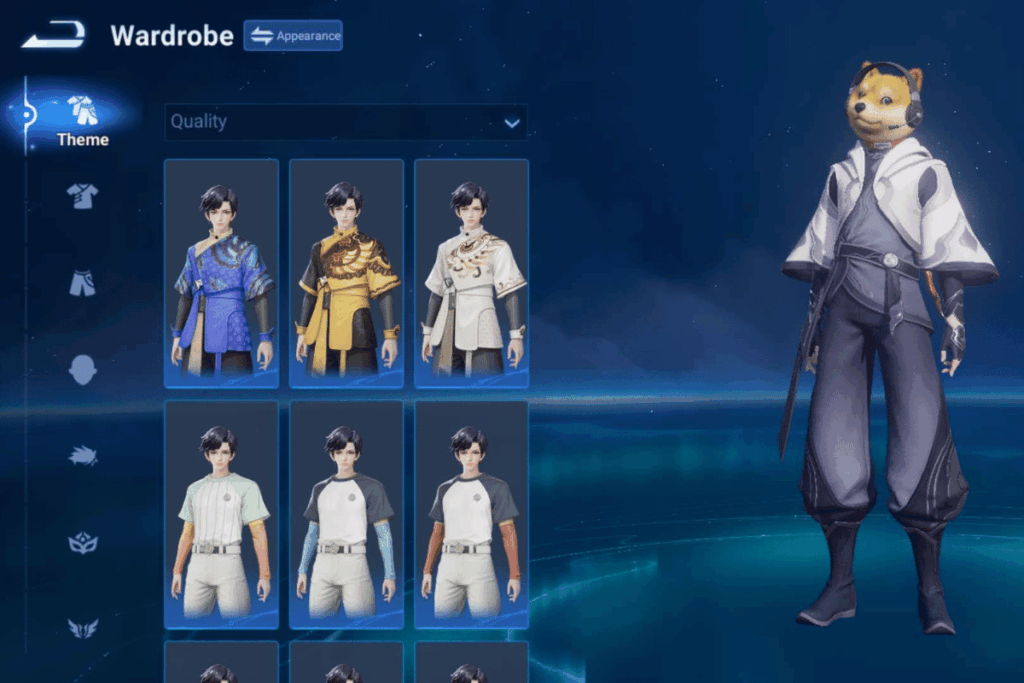The width and height of the screenshot is (1024, 683).
Task: Choose the head silhouette category
Action: [82, 370]
